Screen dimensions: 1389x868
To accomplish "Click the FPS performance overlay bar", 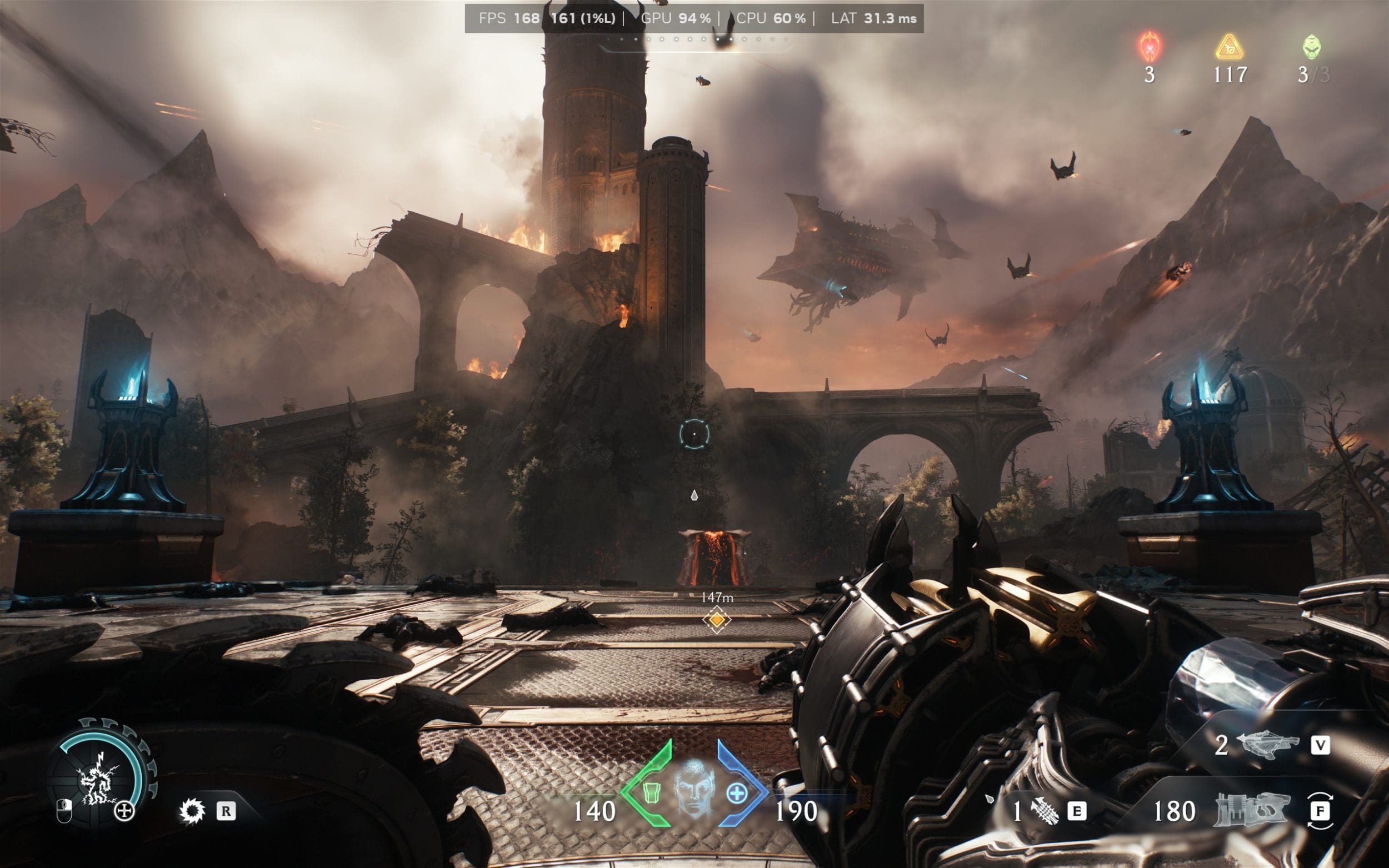I will click(693, 18).
